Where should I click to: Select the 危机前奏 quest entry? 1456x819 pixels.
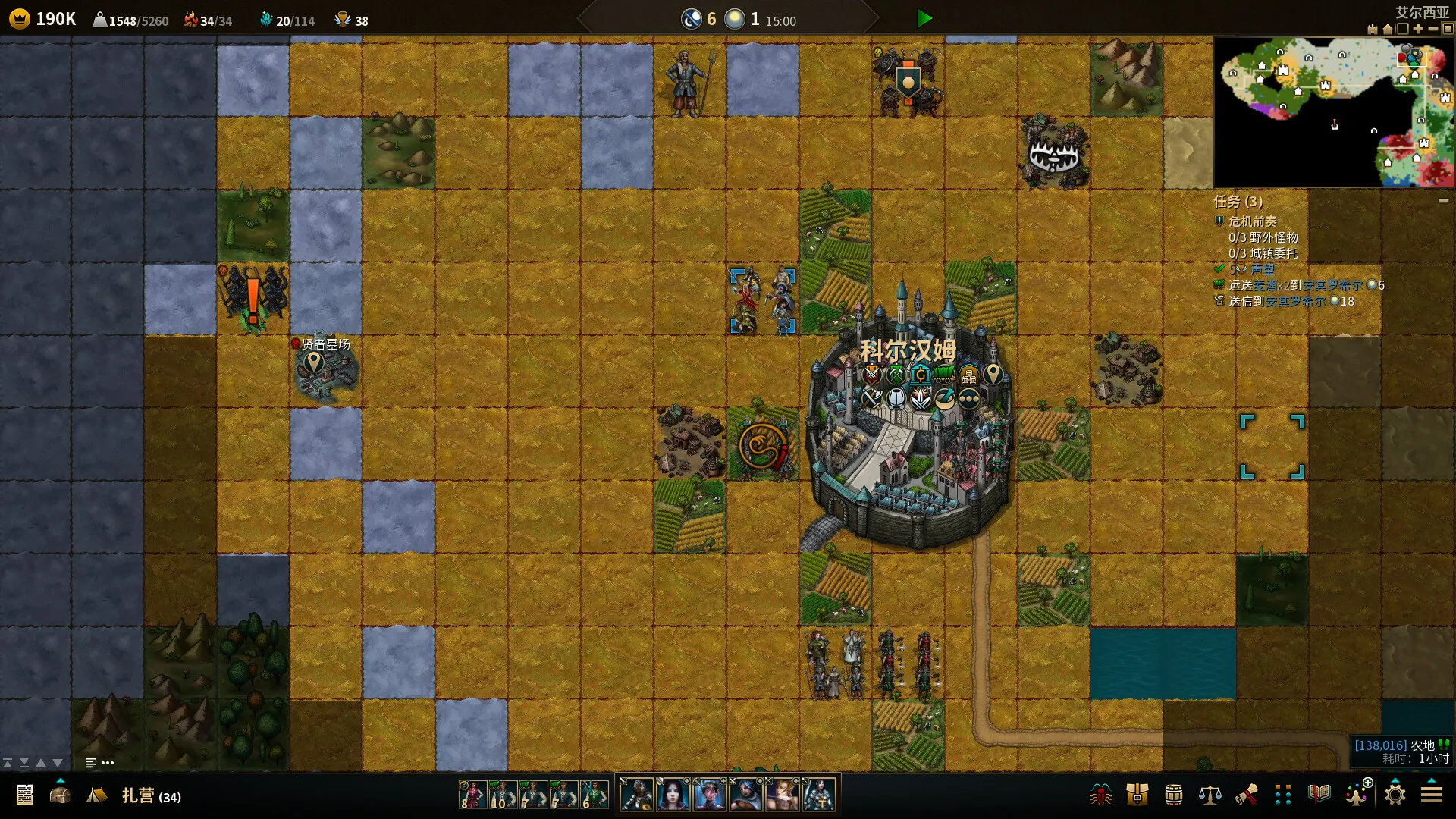tap(1252, 221)
